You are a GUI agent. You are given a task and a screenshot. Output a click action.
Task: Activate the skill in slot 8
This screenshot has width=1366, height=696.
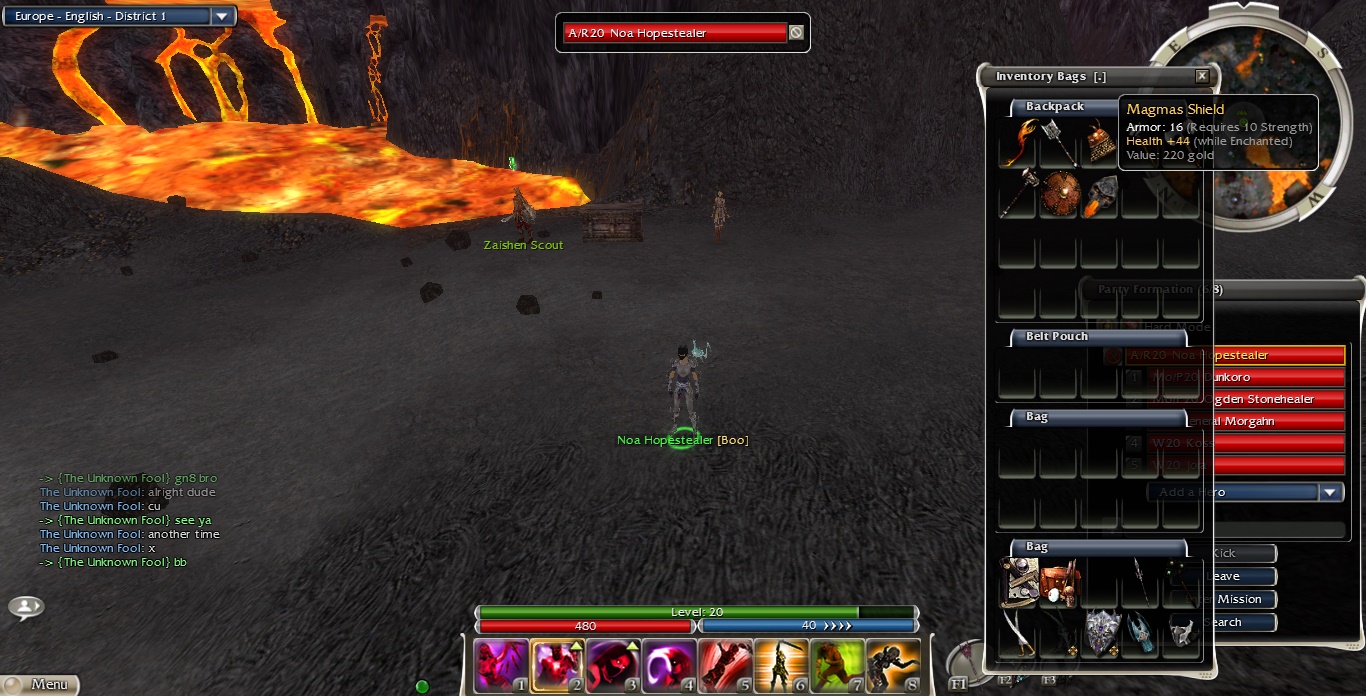(893, 666)
